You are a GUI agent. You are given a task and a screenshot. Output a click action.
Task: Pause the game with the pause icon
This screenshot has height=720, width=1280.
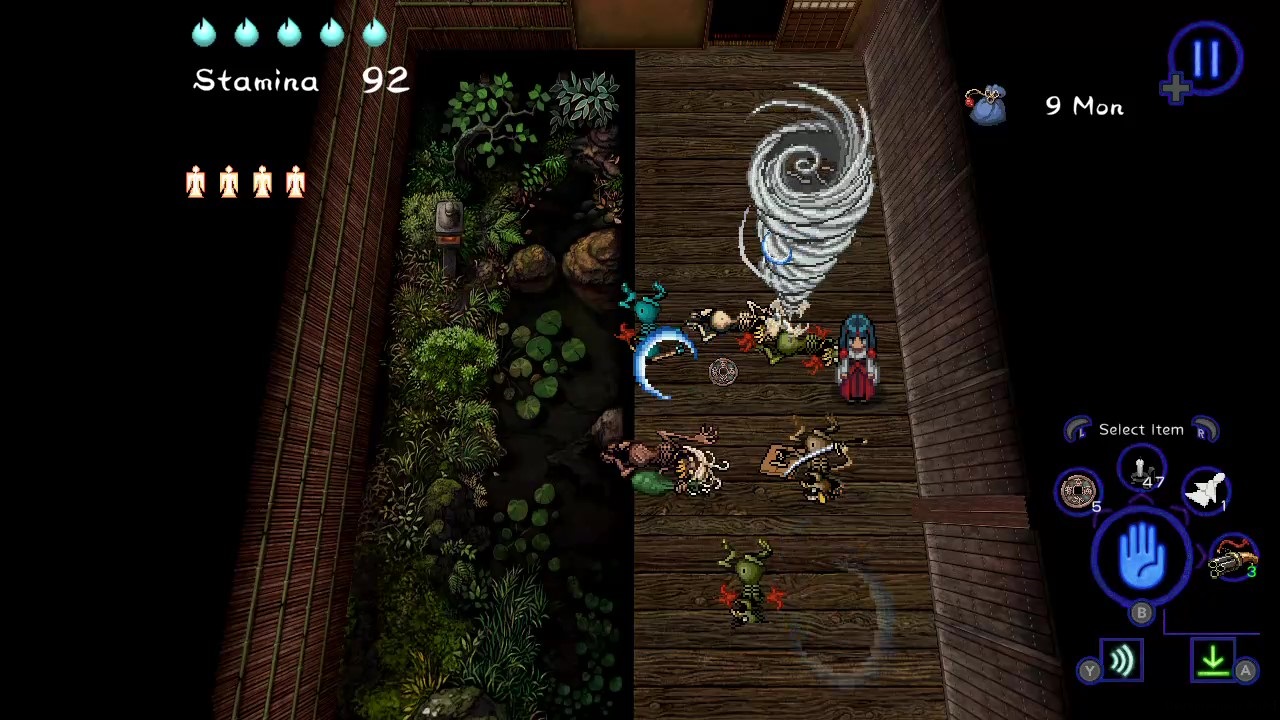pos(1206,58)
